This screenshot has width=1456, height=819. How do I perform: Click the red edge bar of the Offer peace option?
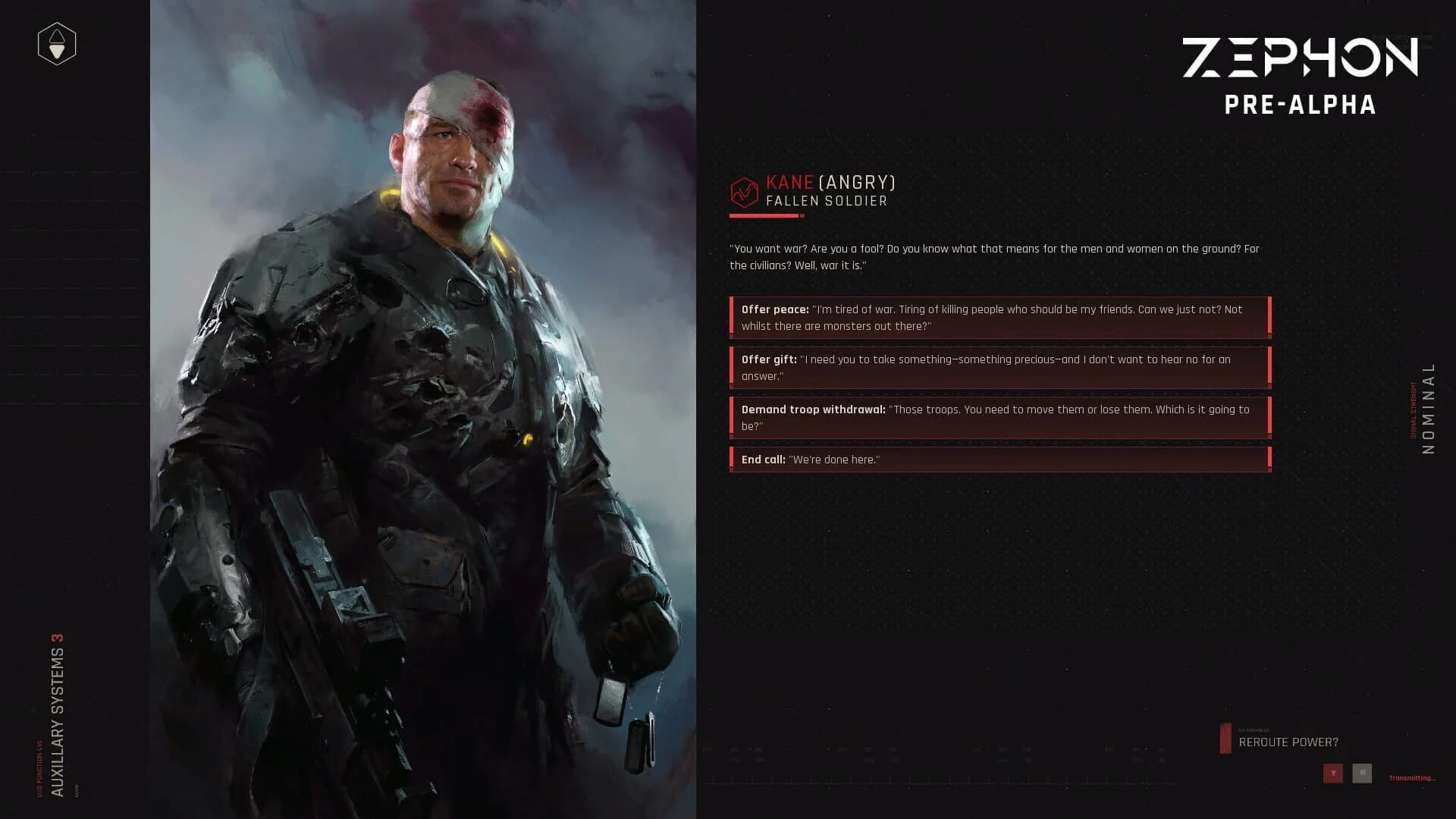click(x=733, y=317)
